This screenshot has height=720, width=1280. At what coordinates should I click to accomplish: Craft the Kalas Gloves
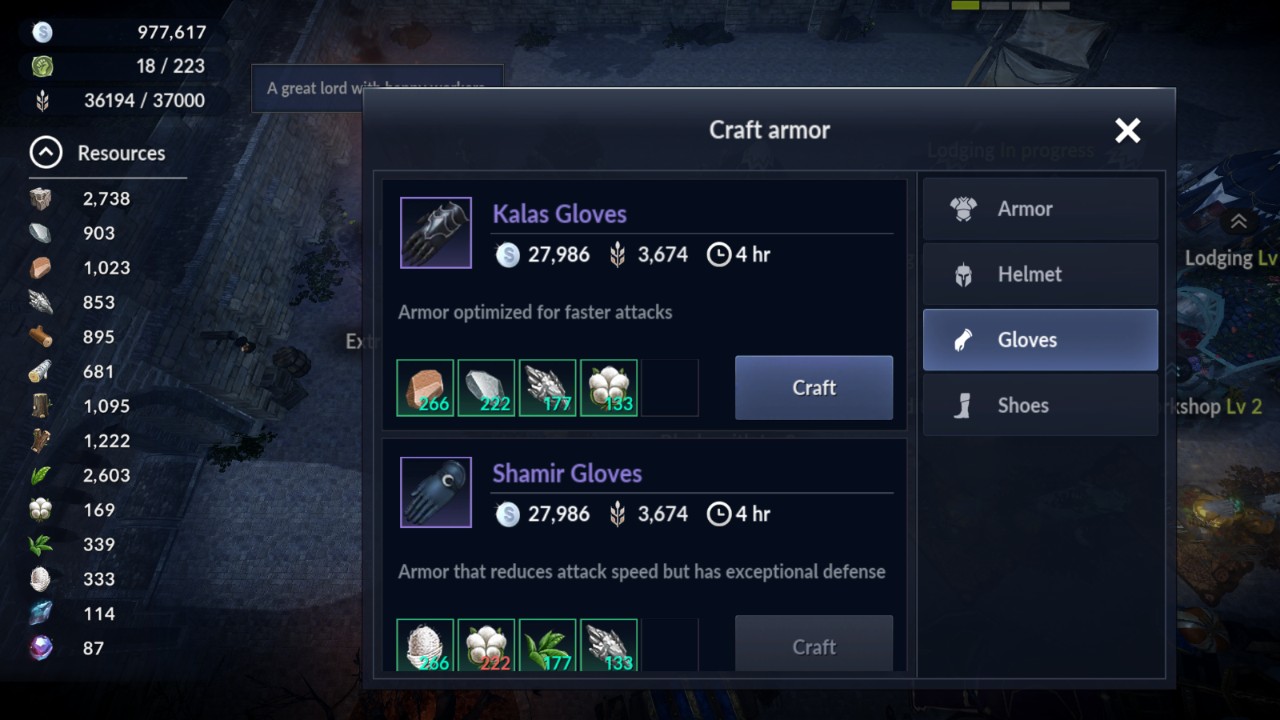pos(813,388)
